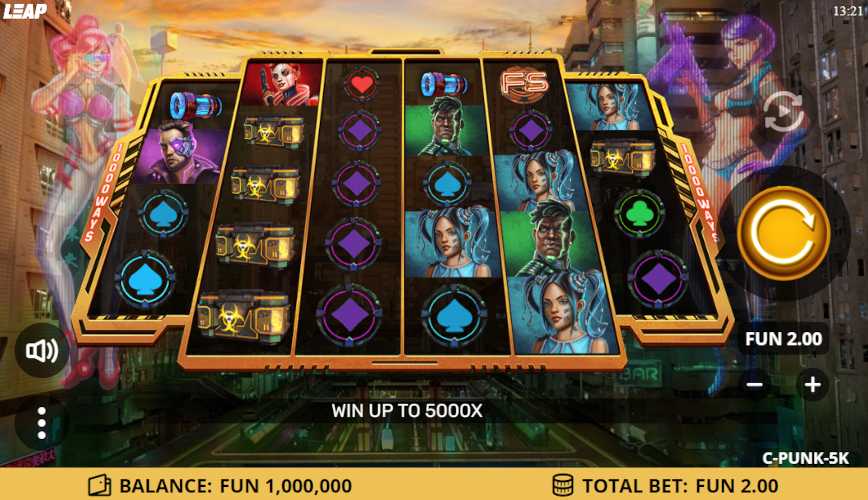Image resolution: width=868 pixels, height=500 pixels.
Task: Increase the bet with the plus button
Action: click(812, 384)
